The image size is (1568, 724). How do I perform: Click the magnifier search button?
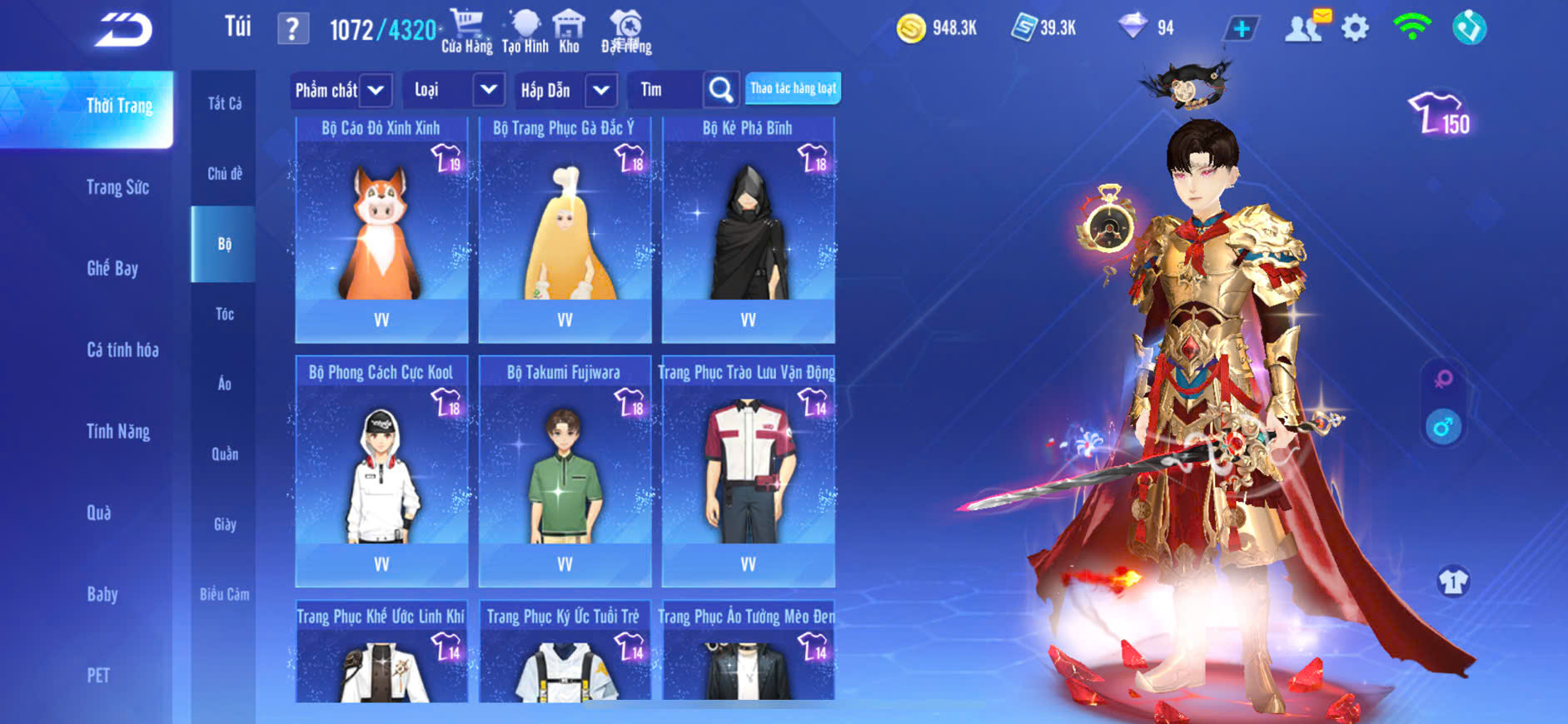[721, 90]
